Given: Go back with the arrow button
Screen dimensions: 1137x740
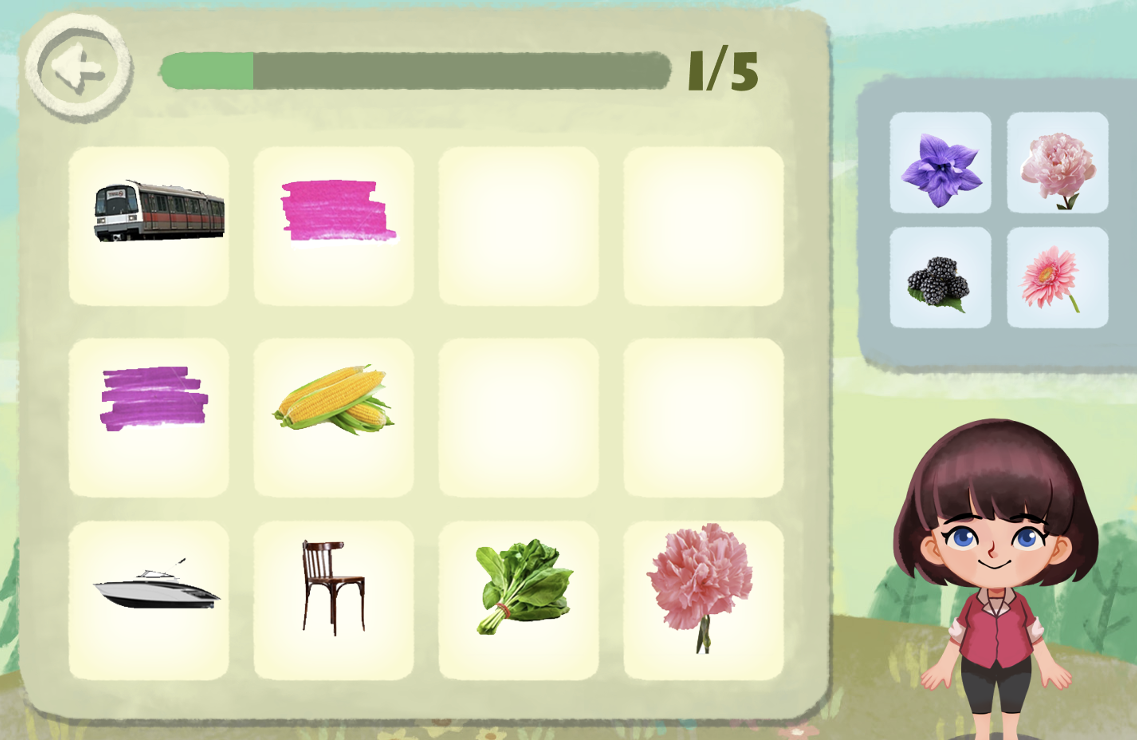Looking at the screenshot, I should coord(78,68).
